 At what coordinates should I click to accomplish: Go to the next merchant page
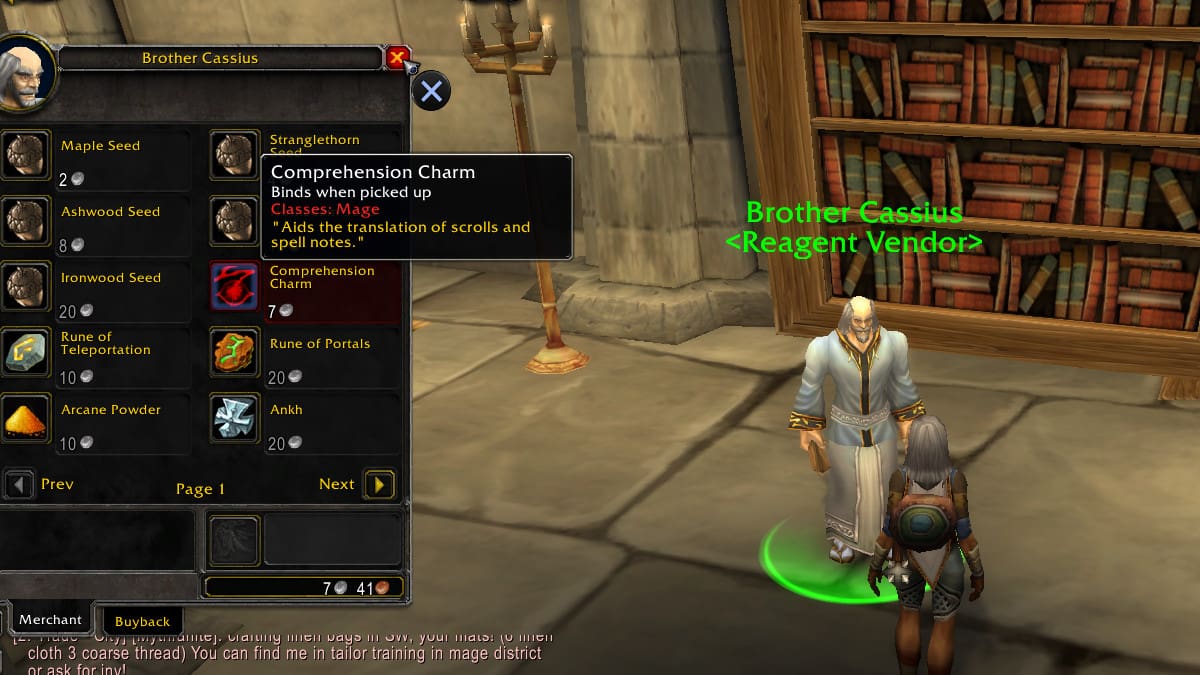pyautogui.click(x=379, y=485)
